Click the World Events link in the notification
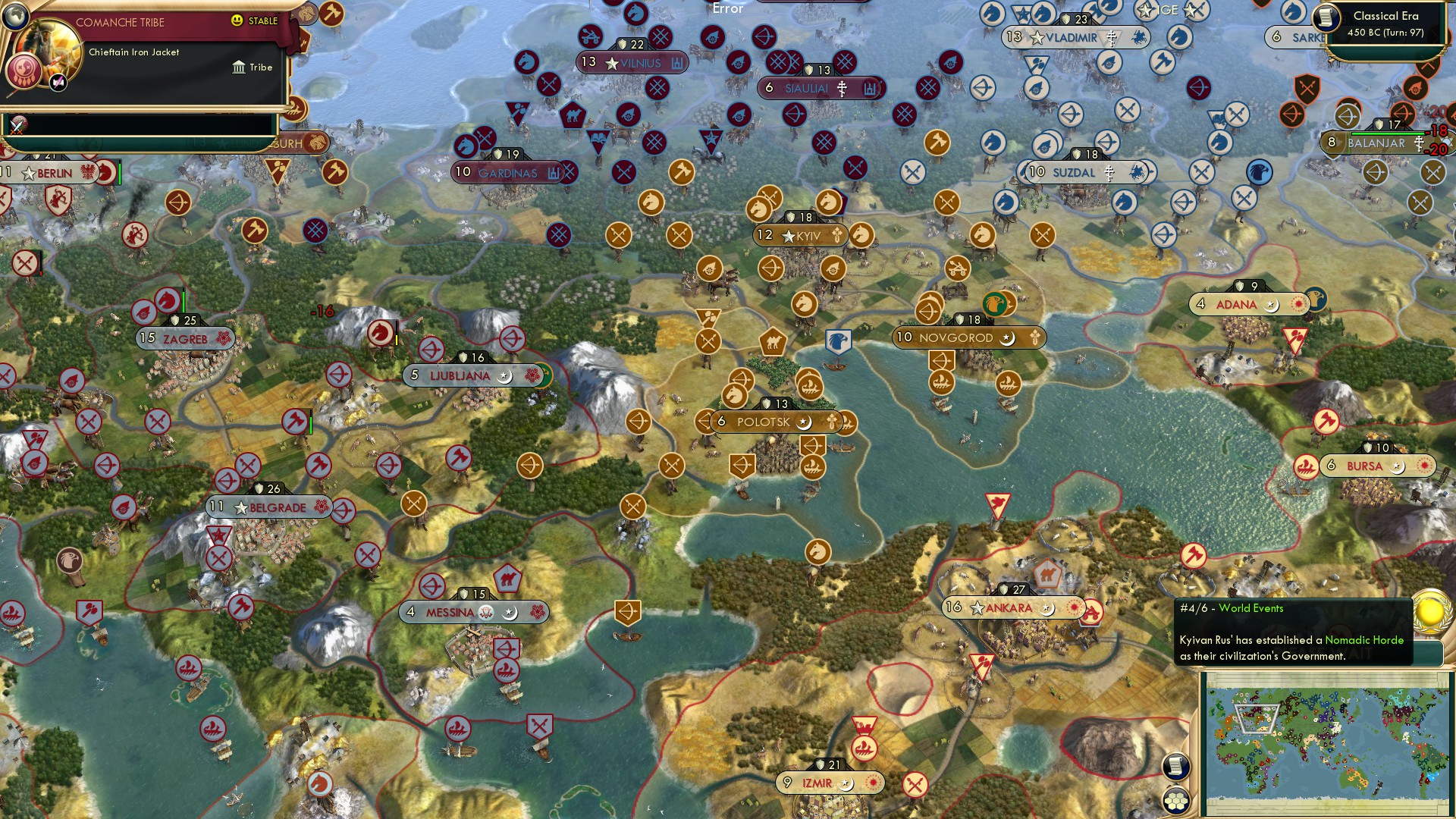The width and height of the screenshot is (1456, 819). [x=1252, y=608]
